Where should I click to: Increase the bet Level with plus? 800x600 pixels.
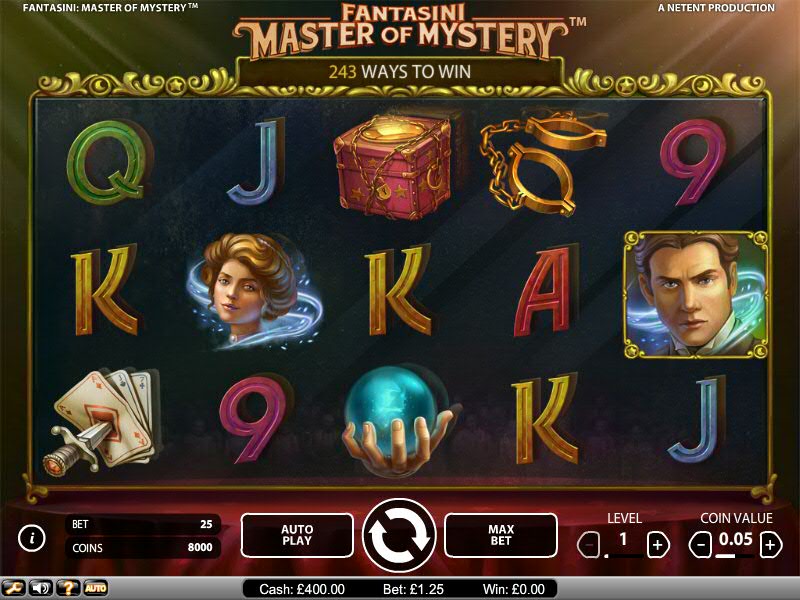pos(657,545)
